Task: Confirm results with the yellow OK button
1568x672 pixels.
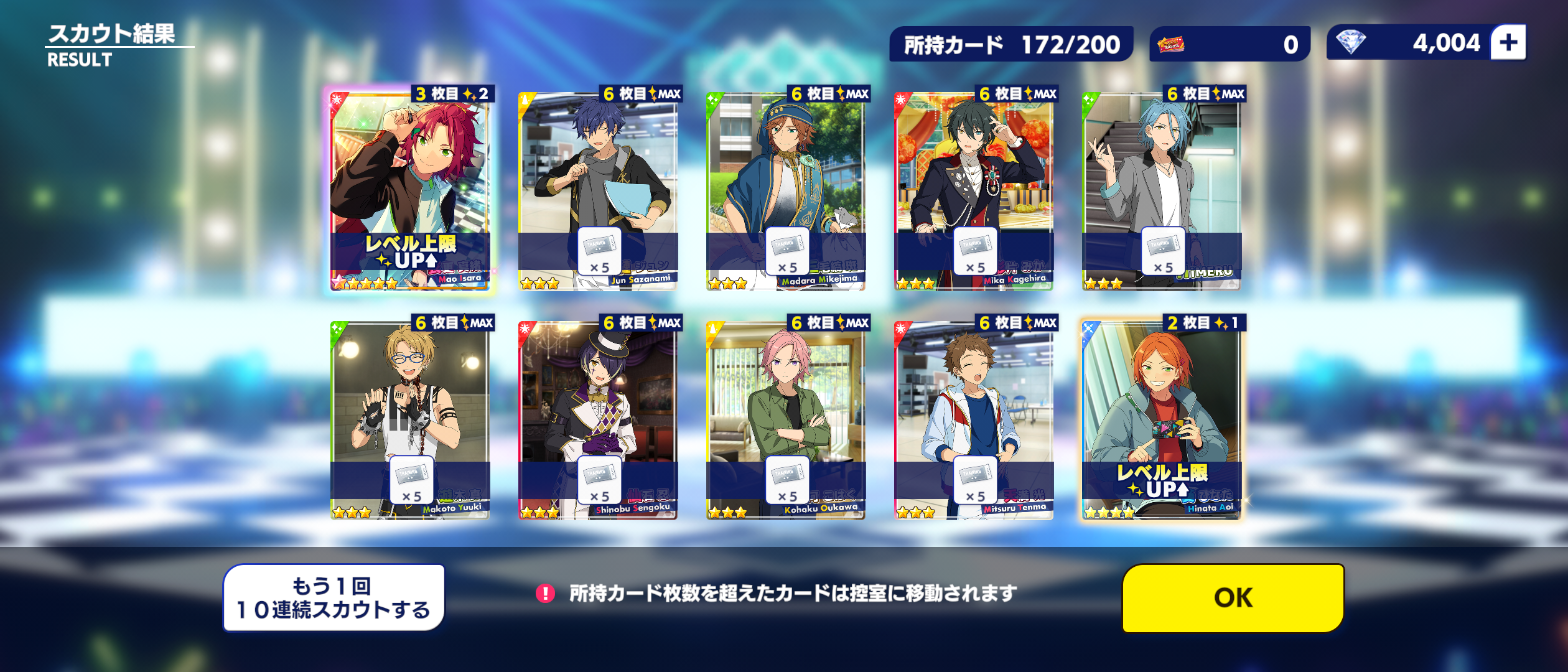Action: click(x=1233, y=597)
